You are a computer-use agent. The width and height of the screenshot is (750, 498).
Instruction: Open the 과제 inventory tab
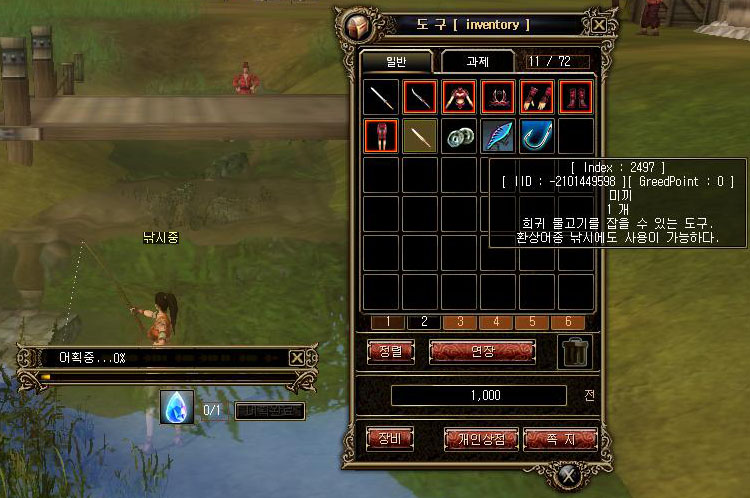(x=477, y=61)
